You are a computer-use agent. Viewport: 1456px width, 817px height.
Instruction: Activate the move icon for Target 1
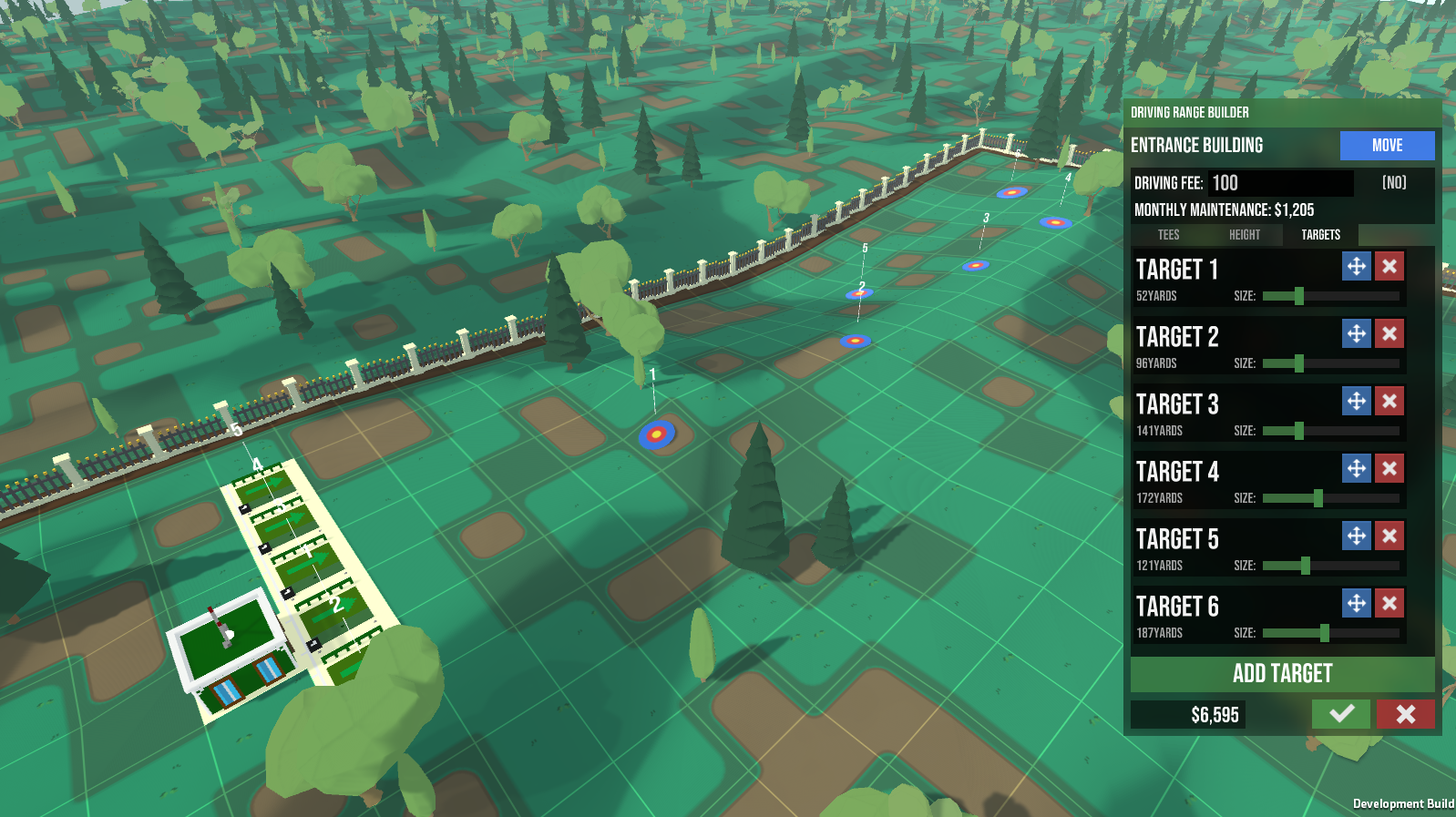(x=1356, y=266)
